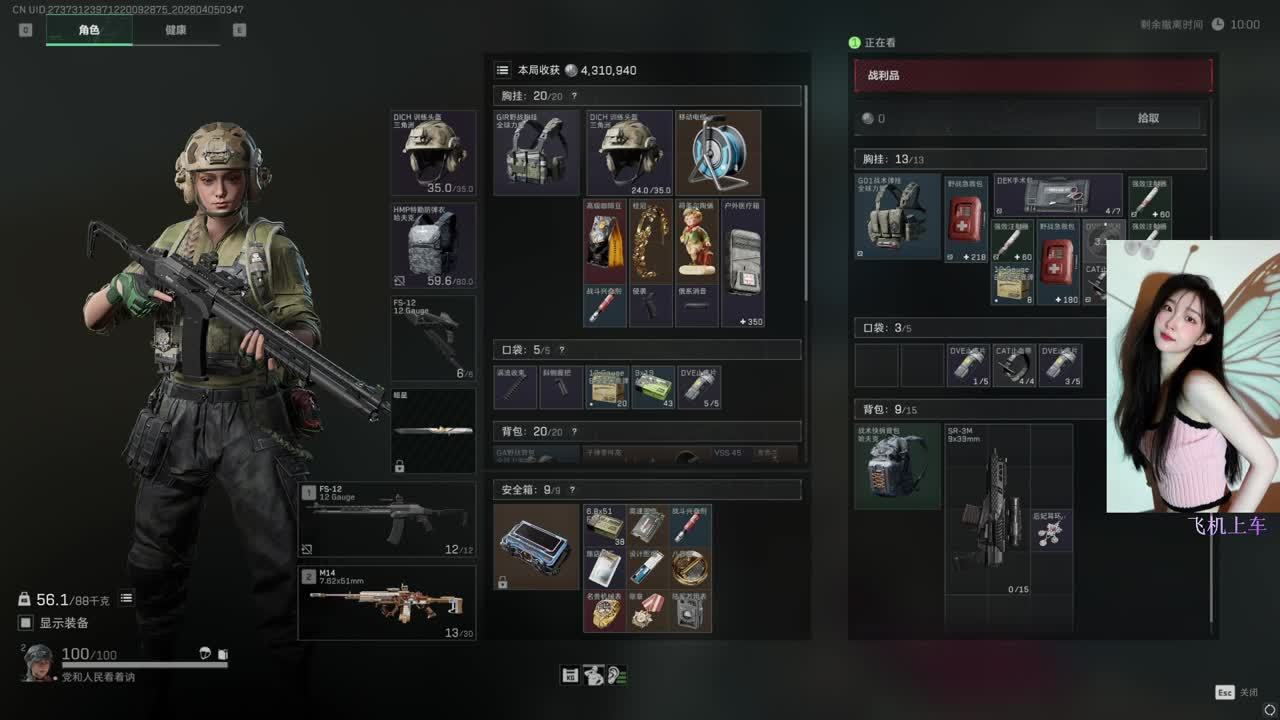The image size is (1280, 720).
Task: Toggle the 显示装备 checkbox
Action: click(x=27, y=623)
